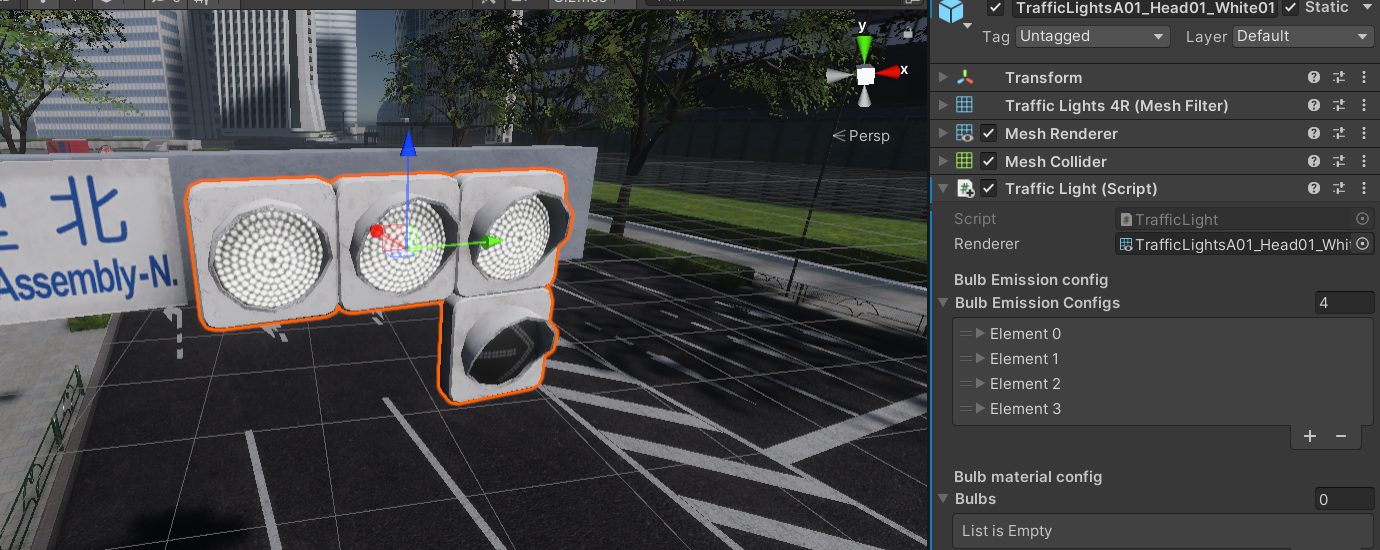Expand the Traffic Lights 4R Mesh Filter

coord(943,106)
